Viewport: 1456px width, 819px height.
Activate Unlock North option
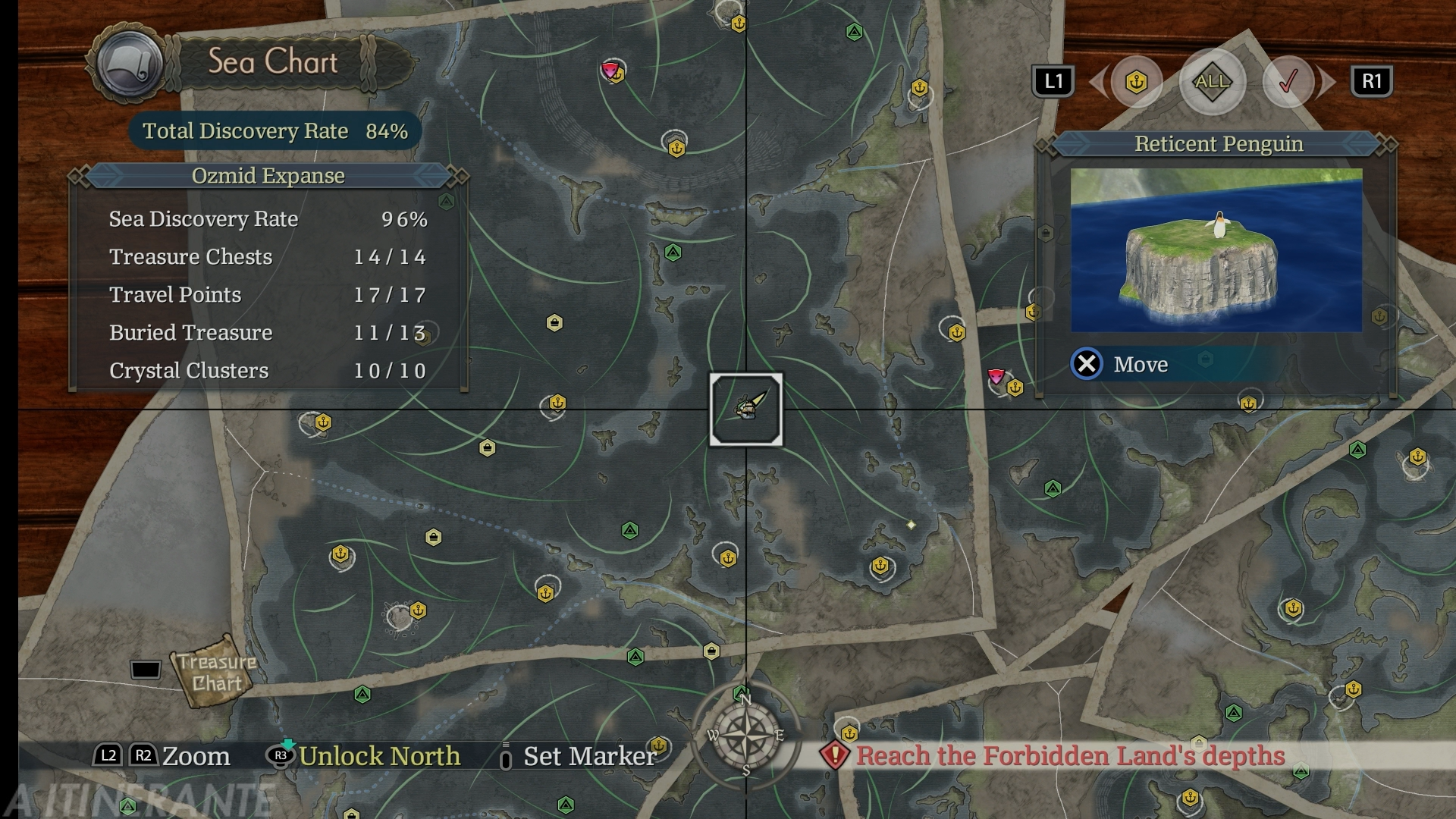(379, 756)
